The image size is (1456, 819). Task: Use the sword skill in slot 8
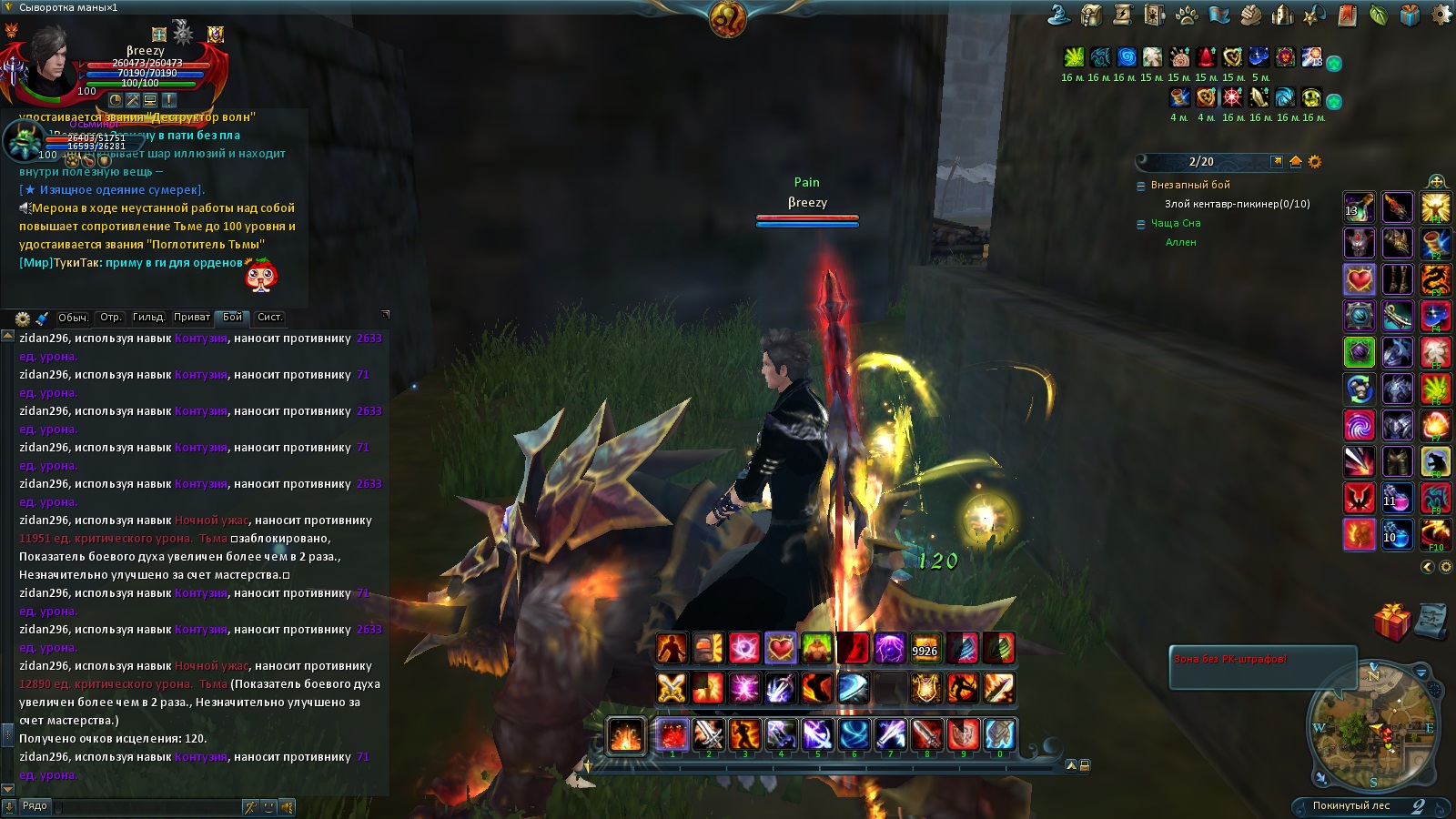(926, 733)
